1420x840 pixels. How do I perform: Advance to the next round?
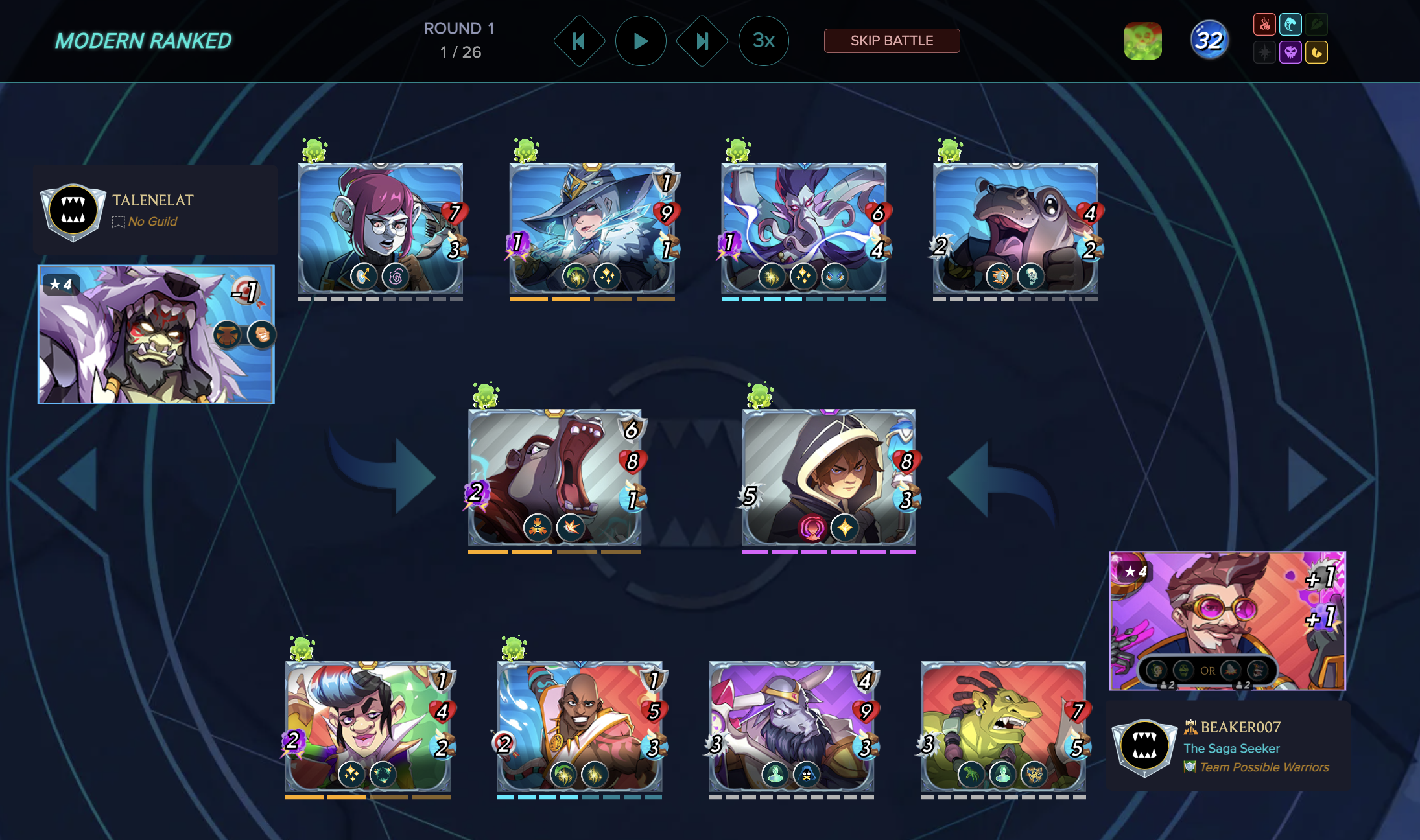coord(702,41)
